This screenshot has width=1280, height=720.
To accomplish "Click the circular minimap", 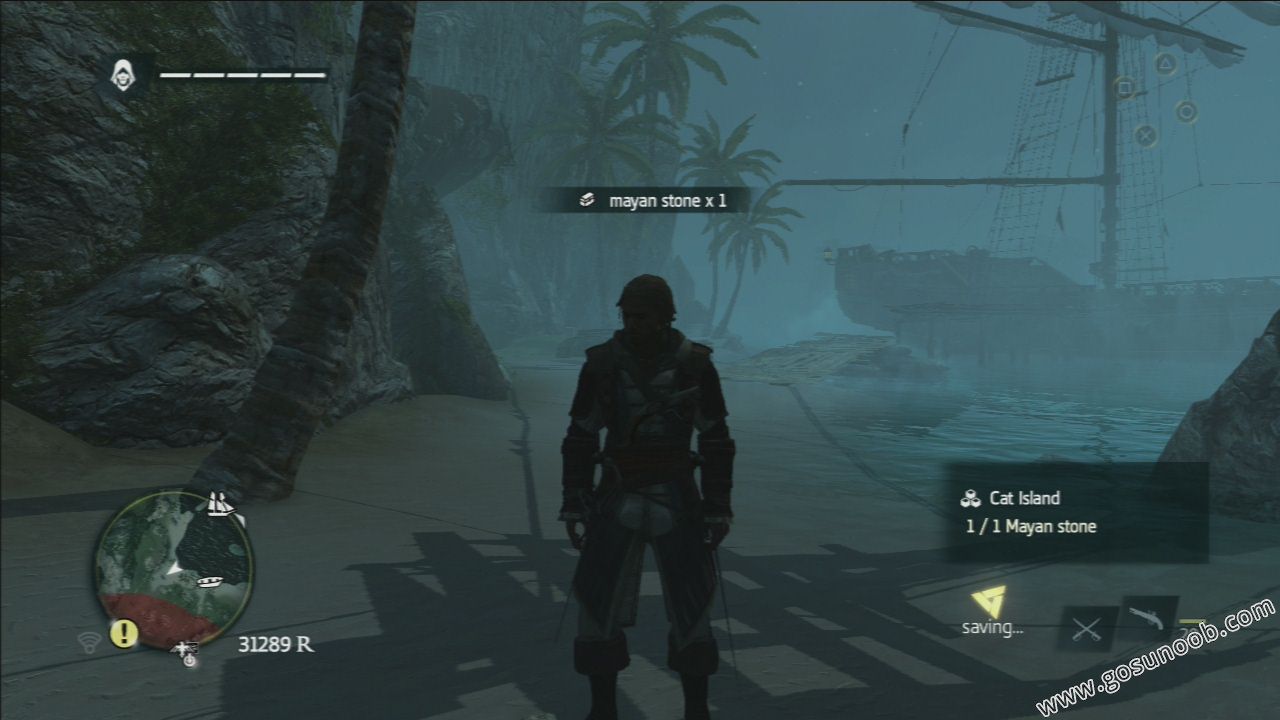I will [174, 568].
